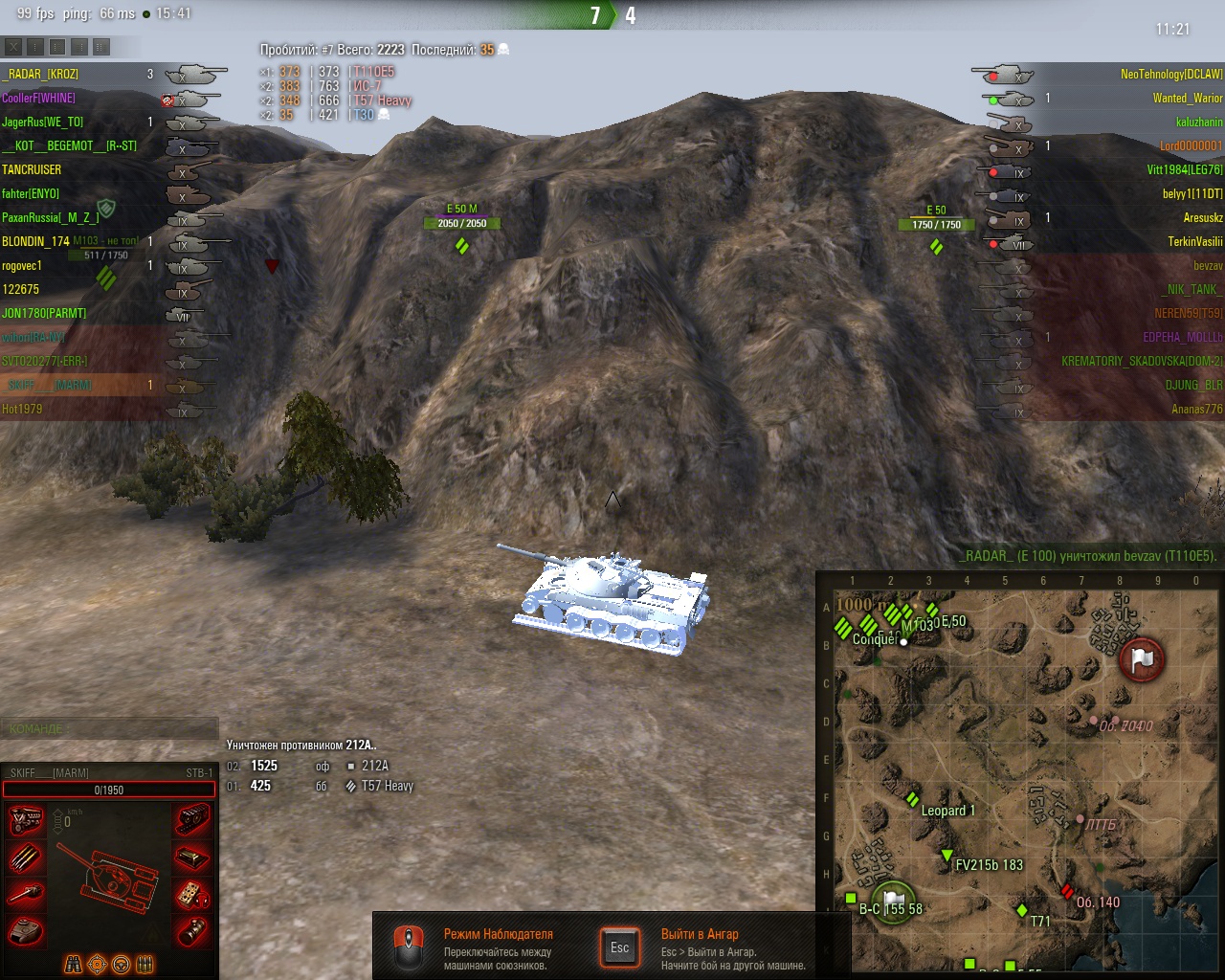Click the ammo rack module icon
This screenshot has width=1225, height=980.
pyautogui.click(x=26, y=857)
